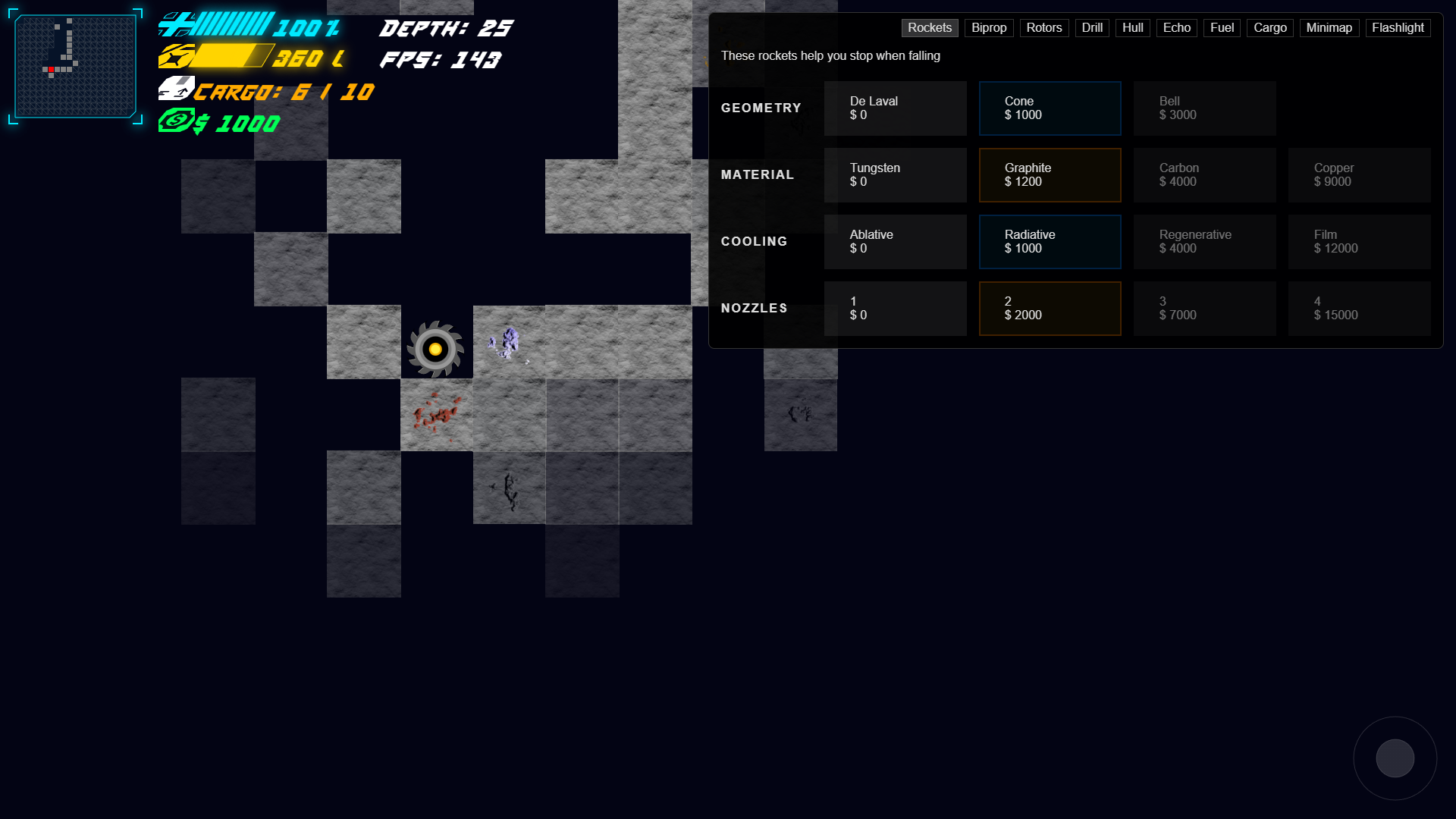Buy the 2 nozzles upgrade
Viewport: 1456px width, 819px height.
(x=1050, y=309)
